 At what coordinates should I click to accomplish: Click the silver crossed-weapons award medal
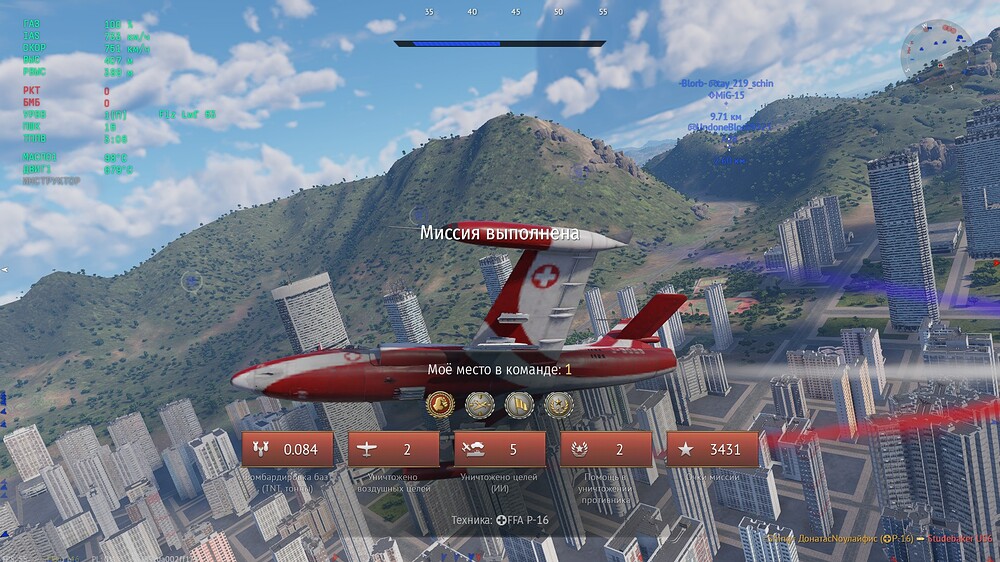click(x=479, y=404)
